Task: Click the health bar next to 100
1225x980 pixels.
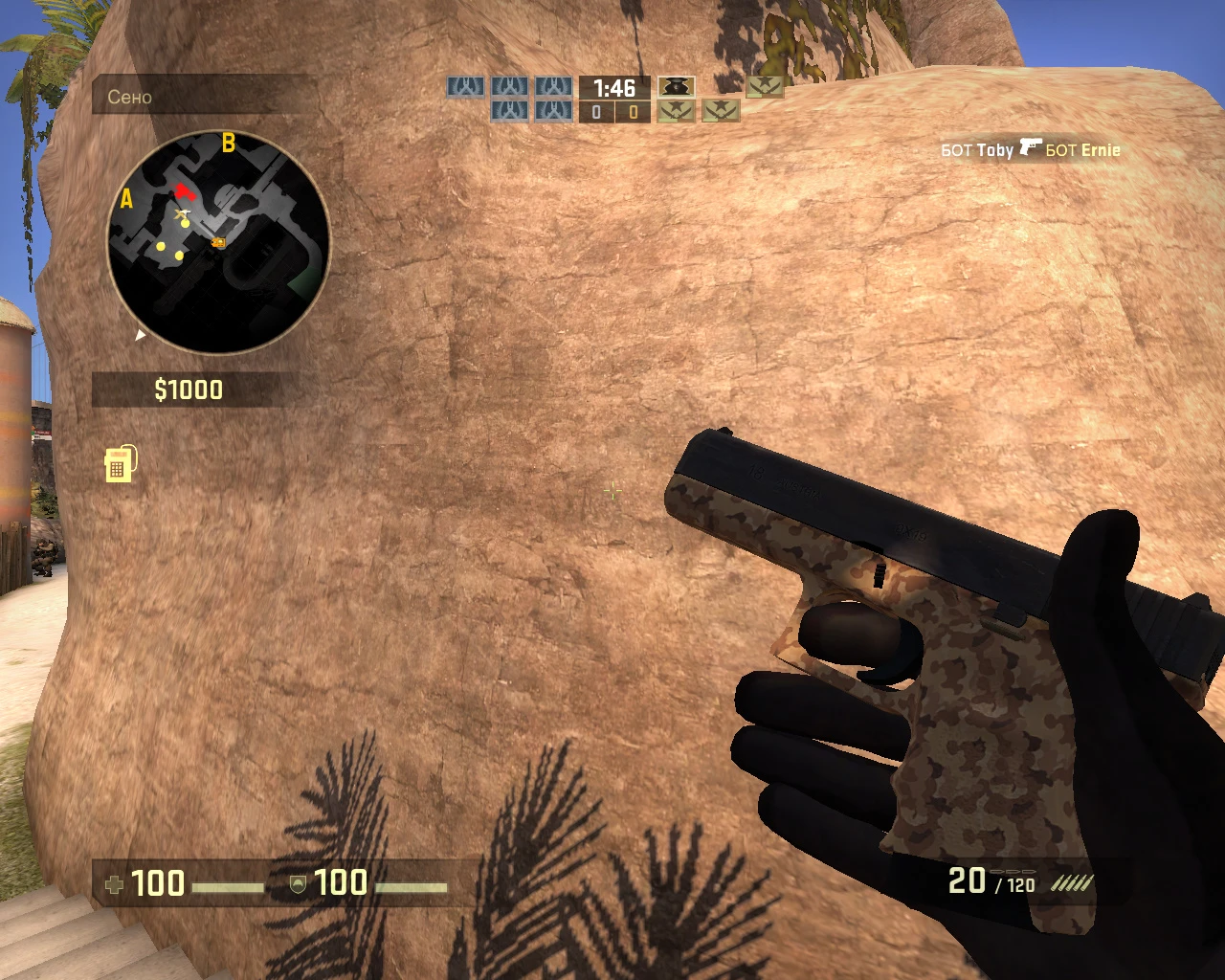Action: tap(229, 886)
